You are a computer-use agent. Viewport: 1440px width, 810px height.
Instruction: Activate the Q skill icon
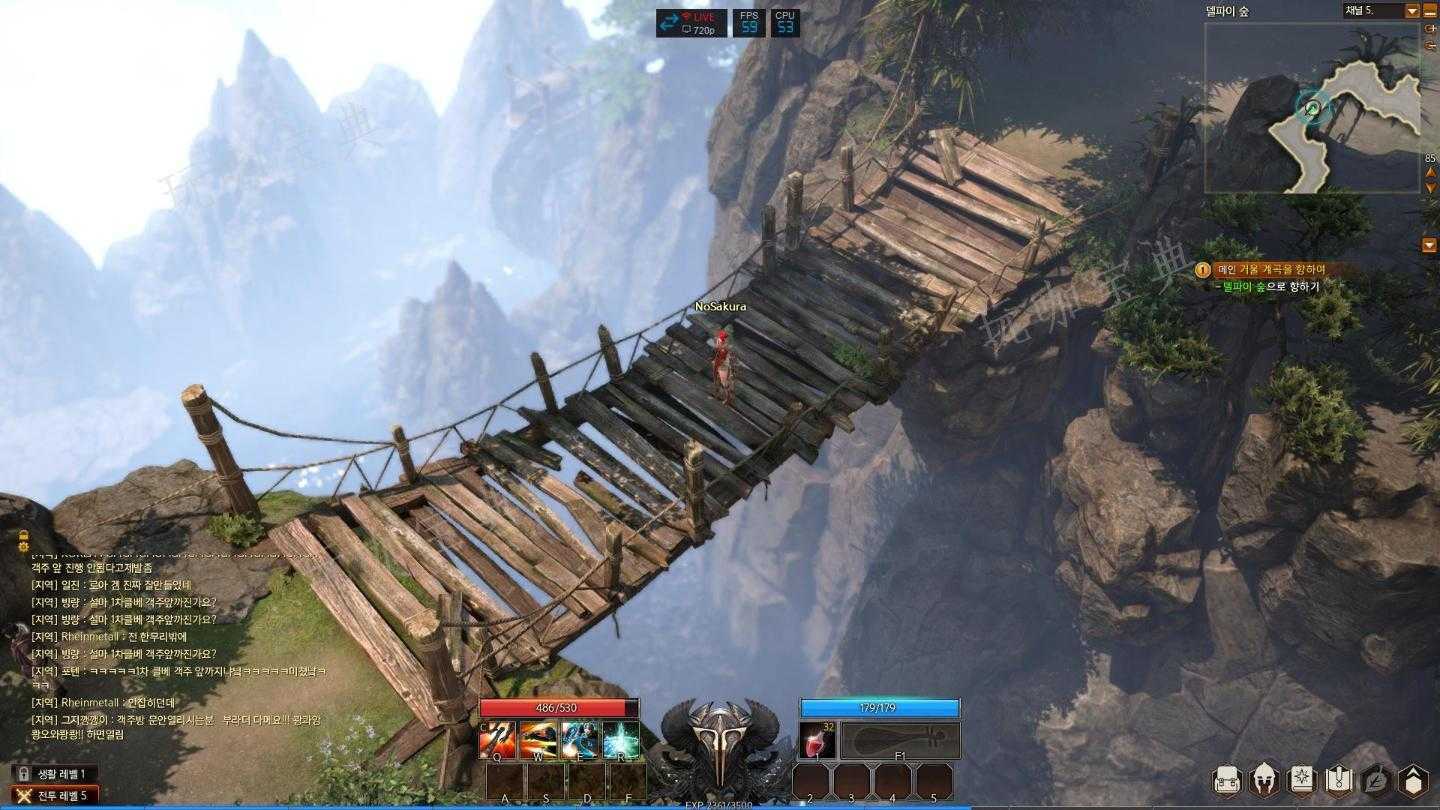(x=497, y=740)
